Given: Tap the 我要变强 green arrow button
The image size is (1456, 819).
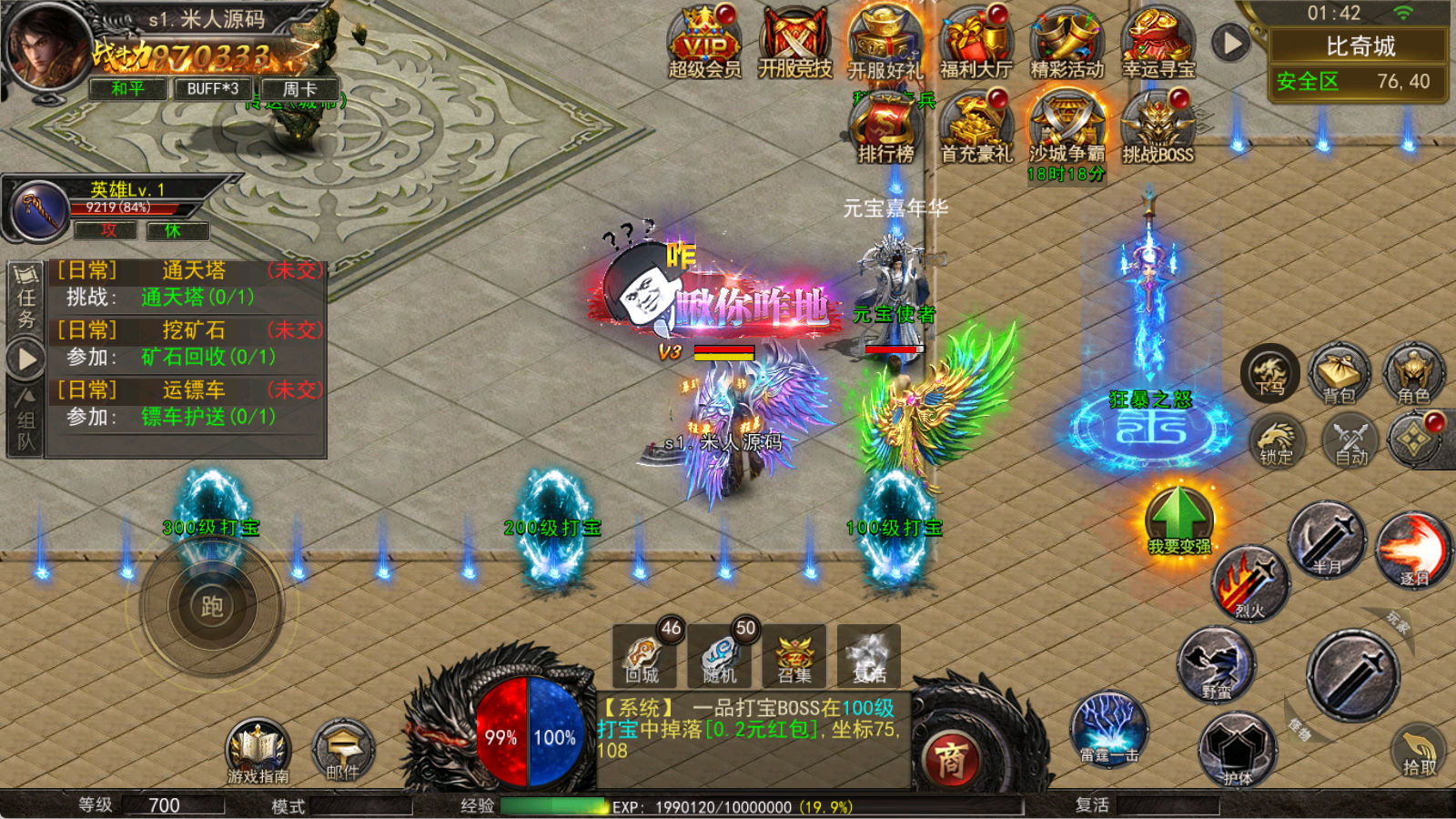Looking at the screenshot, I should (1179, 517).
